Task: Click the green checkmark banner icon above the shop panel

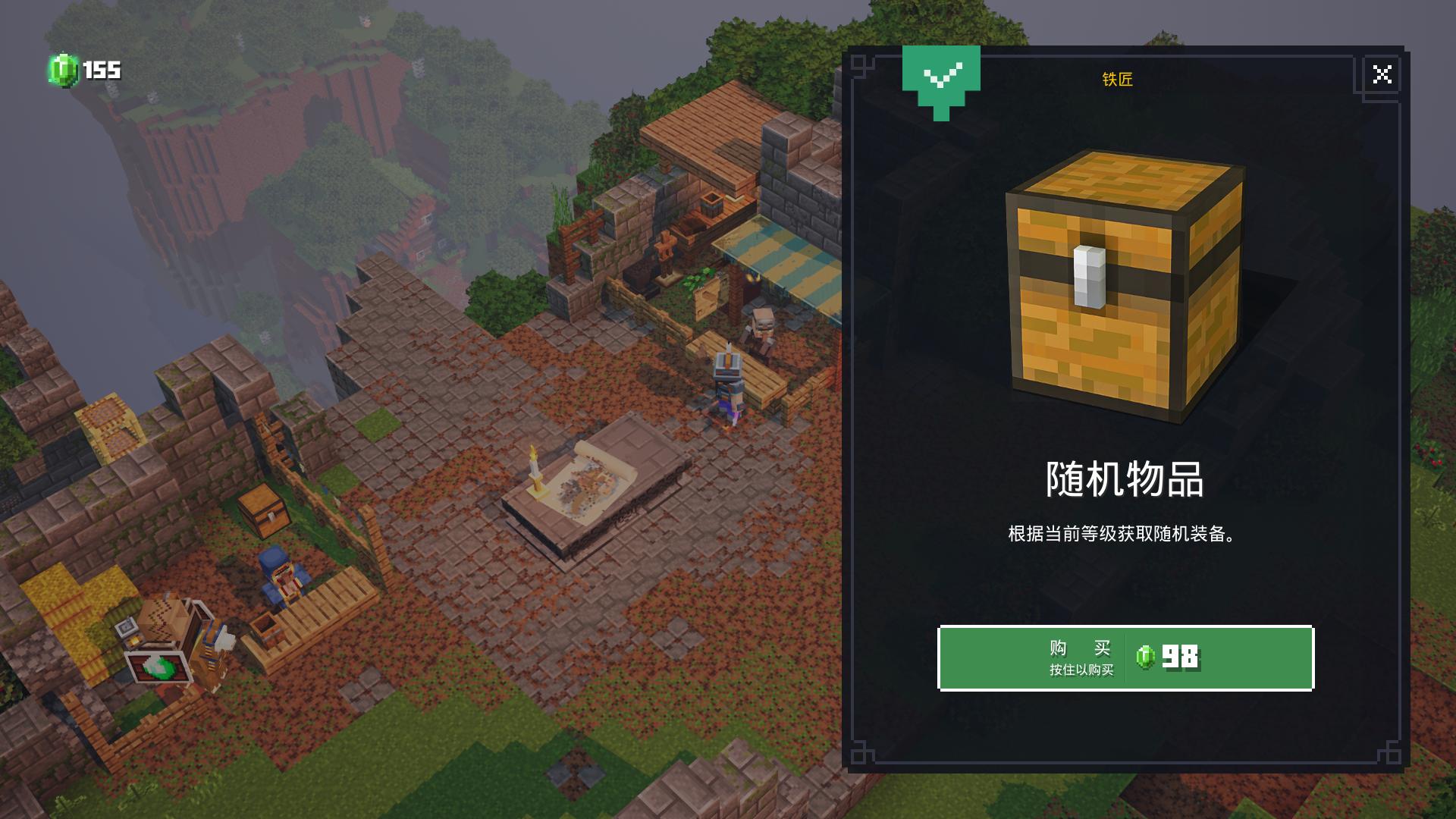Action: [x=940, y=80]
